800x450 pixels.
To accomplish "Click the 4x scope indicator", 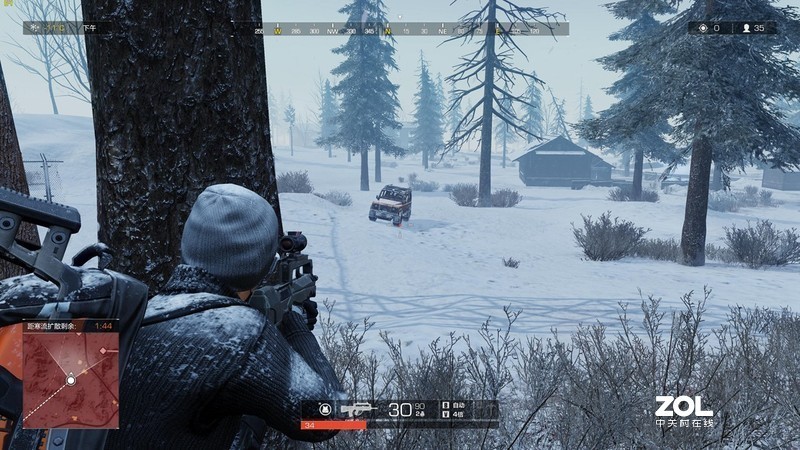I will tap(456, 414).
